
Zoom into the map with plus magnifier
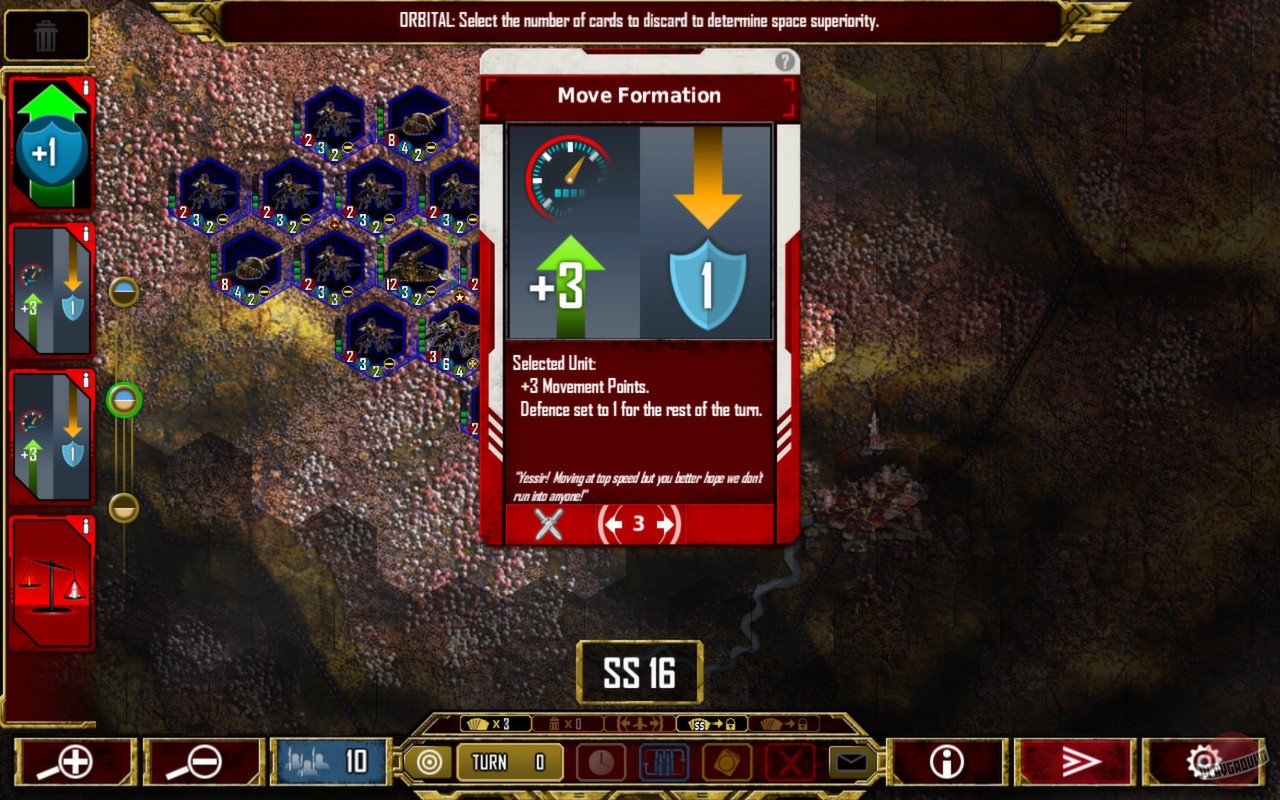click(x=72, y=762)
